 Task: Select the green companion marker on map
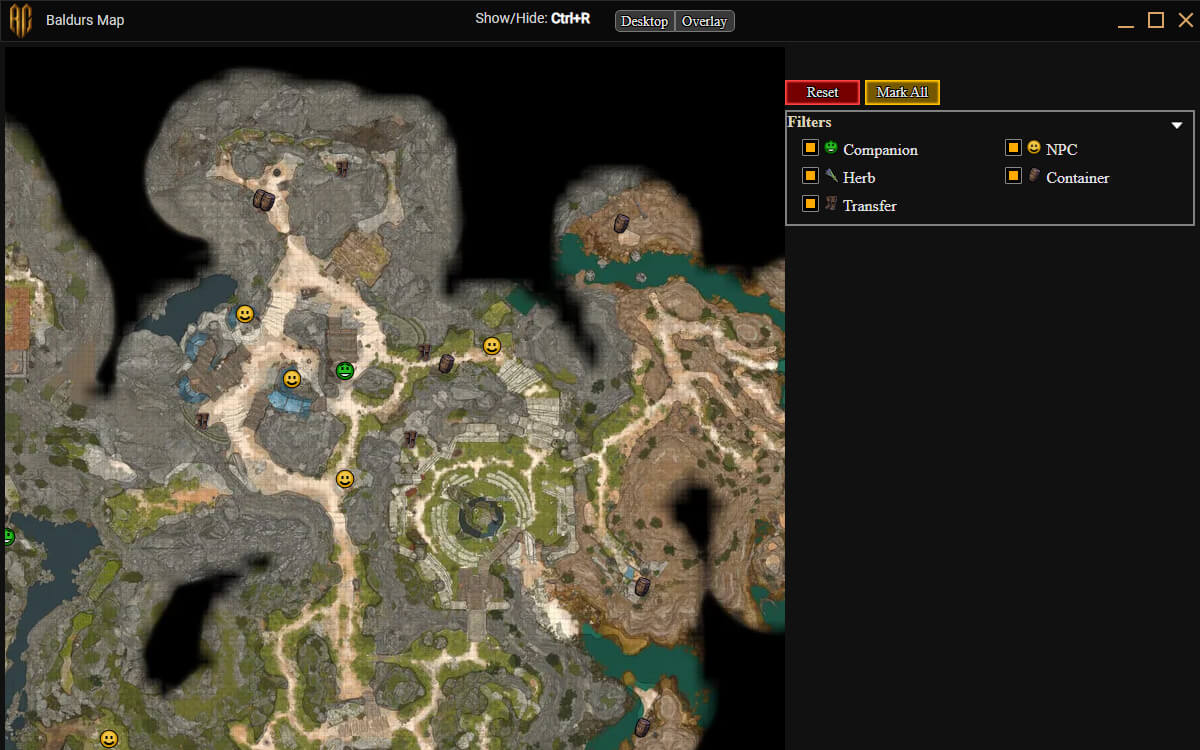pyautogui.click(x=345, y=371)
